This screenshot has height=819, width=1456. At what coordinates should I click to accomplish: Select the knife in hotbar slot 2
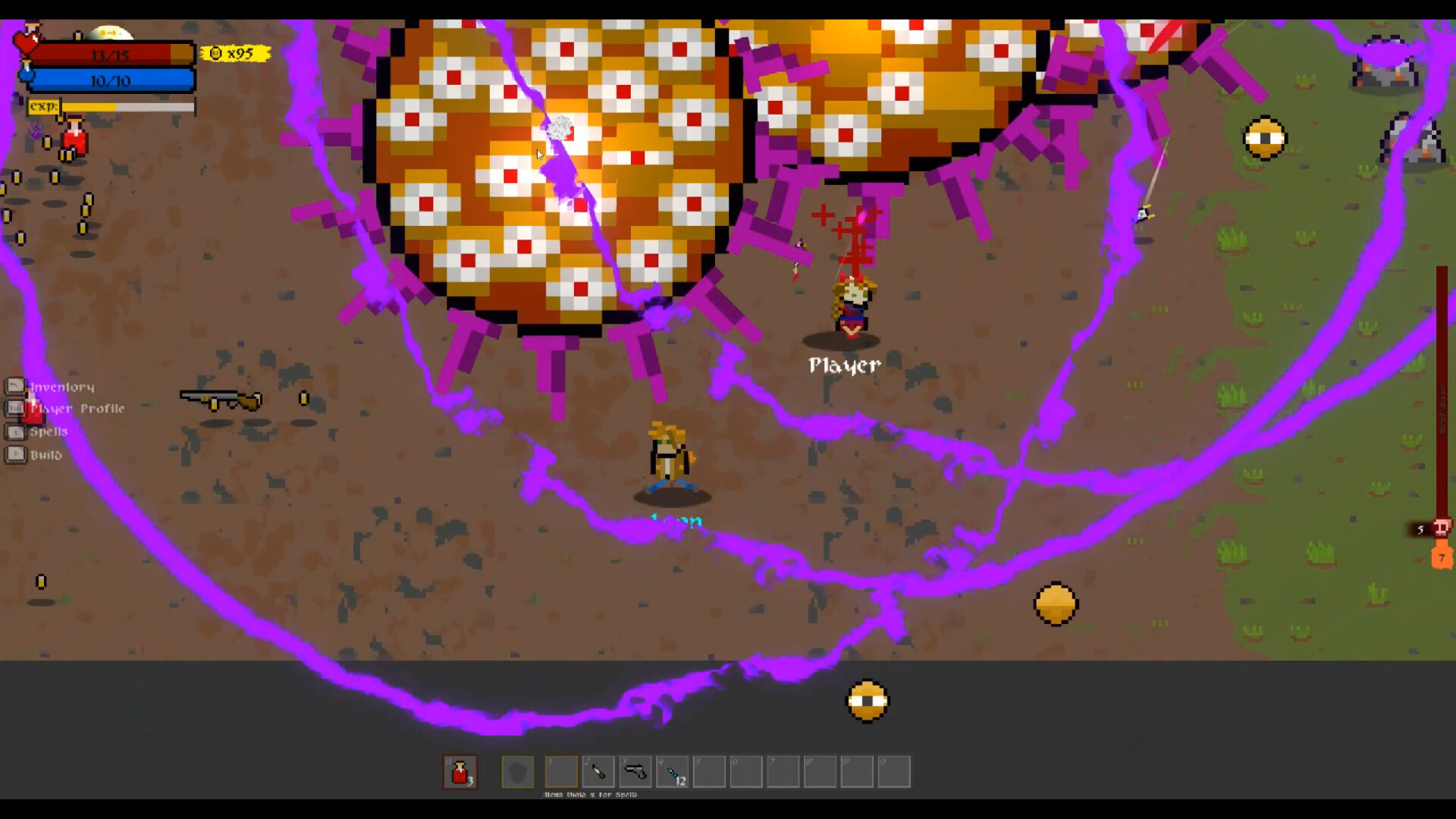click(599, 771)
